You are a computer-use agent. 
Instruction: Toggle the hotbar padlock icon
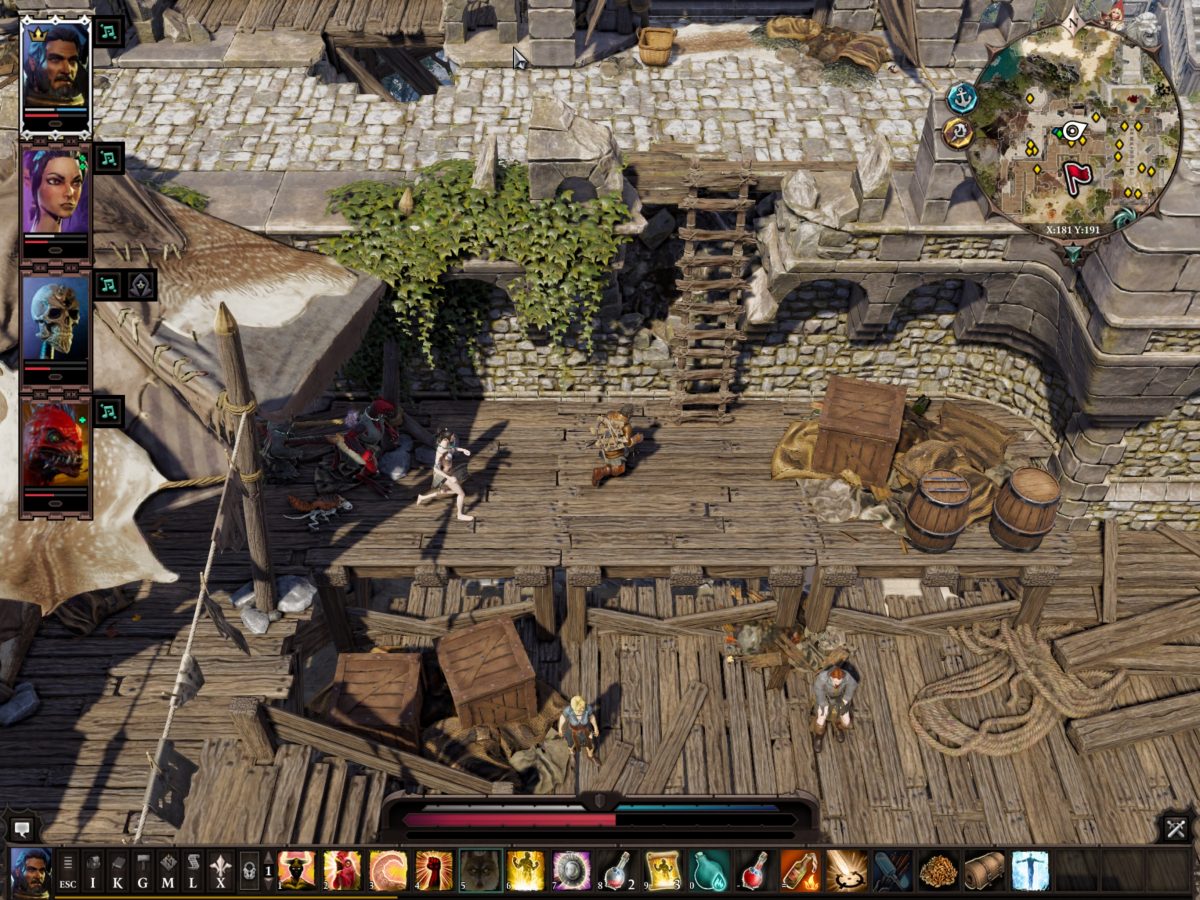(x=249, y=871)
